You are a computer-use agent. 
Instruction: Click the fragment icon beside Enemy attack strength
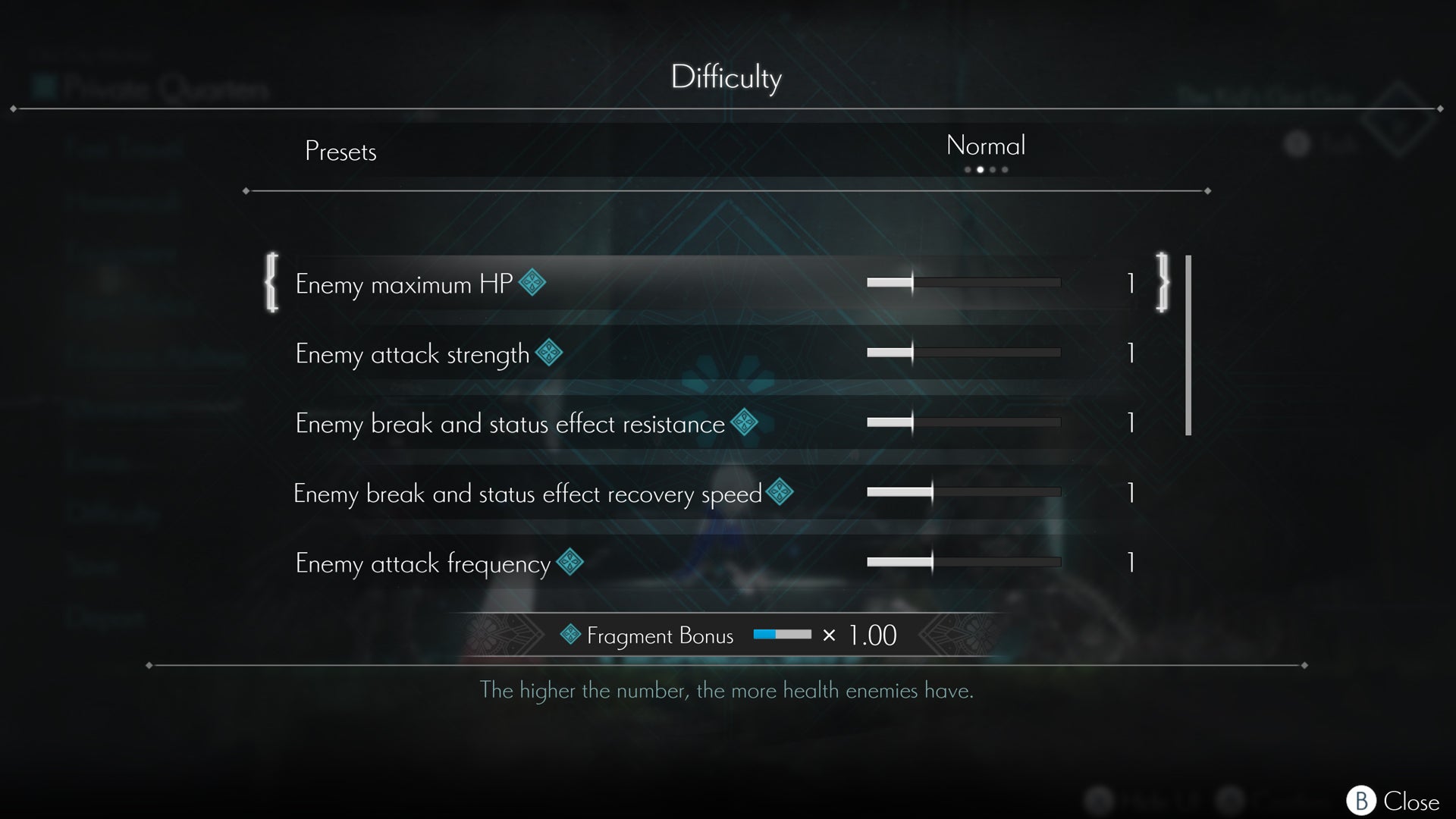pos(548,352)
